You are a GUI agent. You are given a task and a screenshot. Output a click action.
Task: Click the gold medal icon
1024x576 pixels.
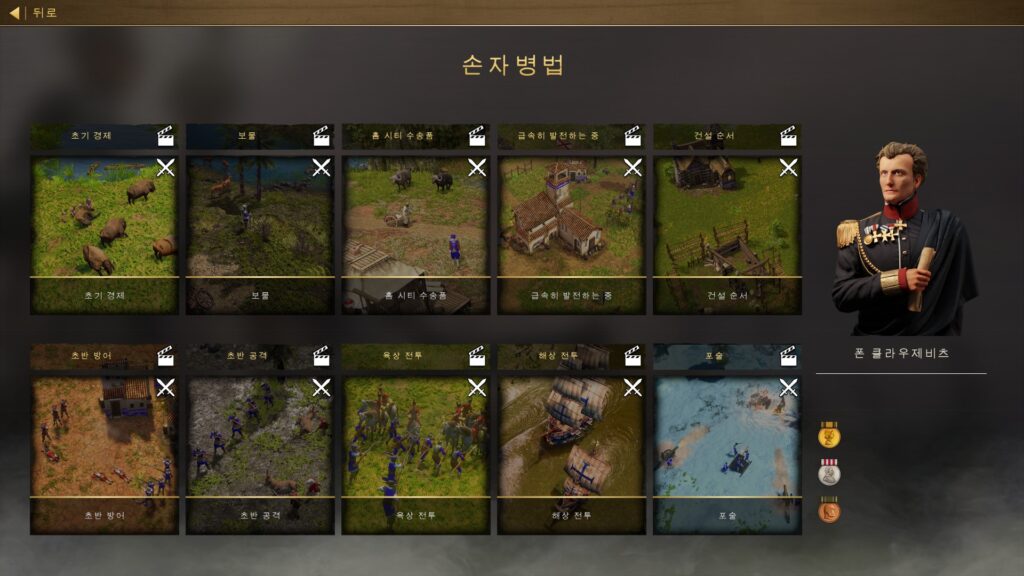pos(829,435)
